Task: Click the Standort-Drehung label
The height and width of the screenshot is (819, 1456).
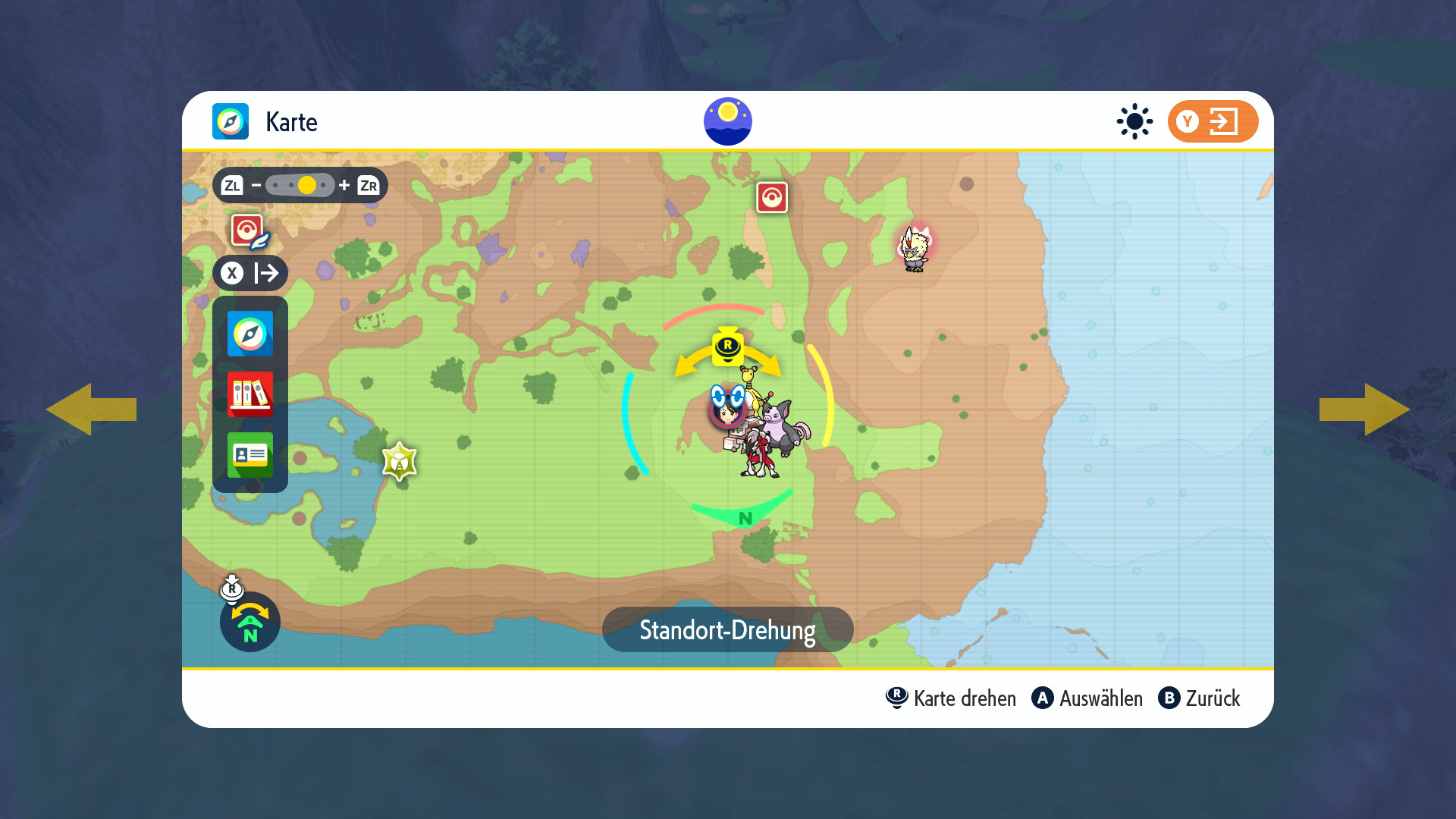Action: 727,629
